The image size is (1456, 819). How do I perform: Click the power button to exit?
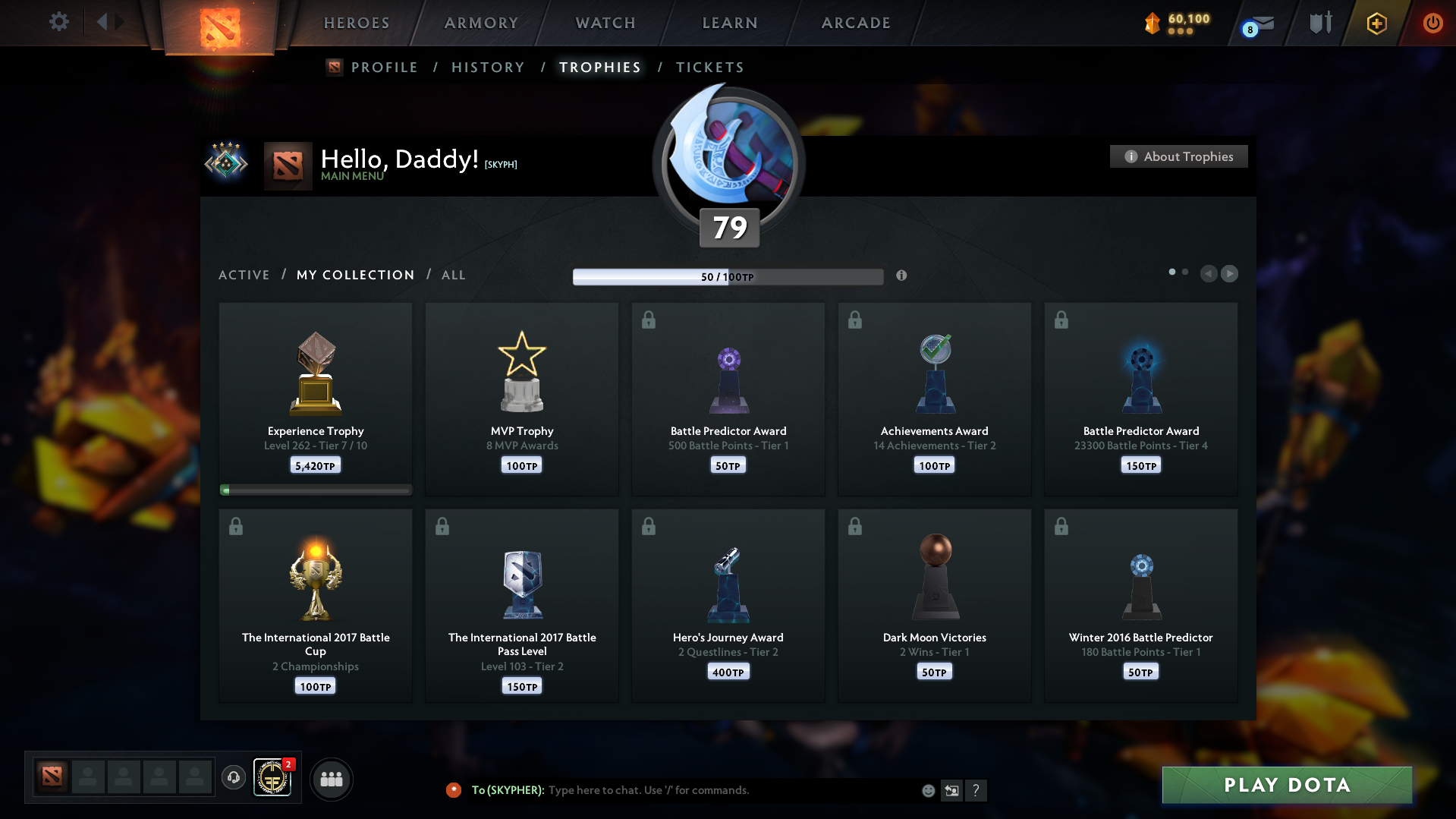(1432, 23)
